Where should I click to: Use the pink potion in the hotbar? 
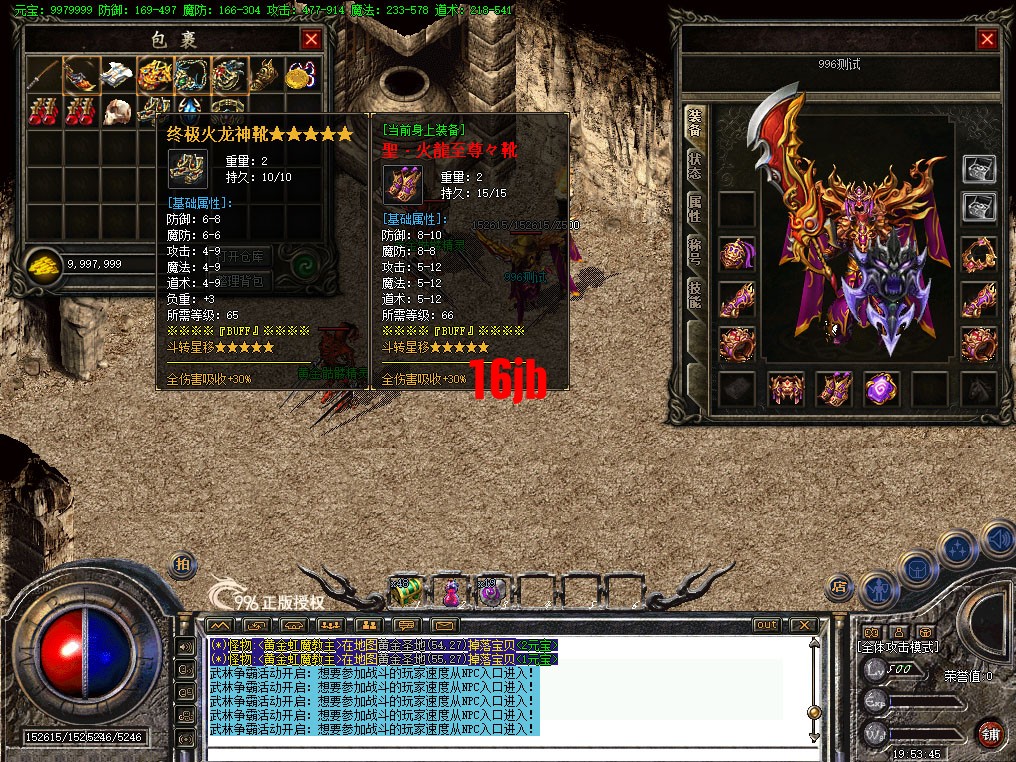(x=451, y=592)
